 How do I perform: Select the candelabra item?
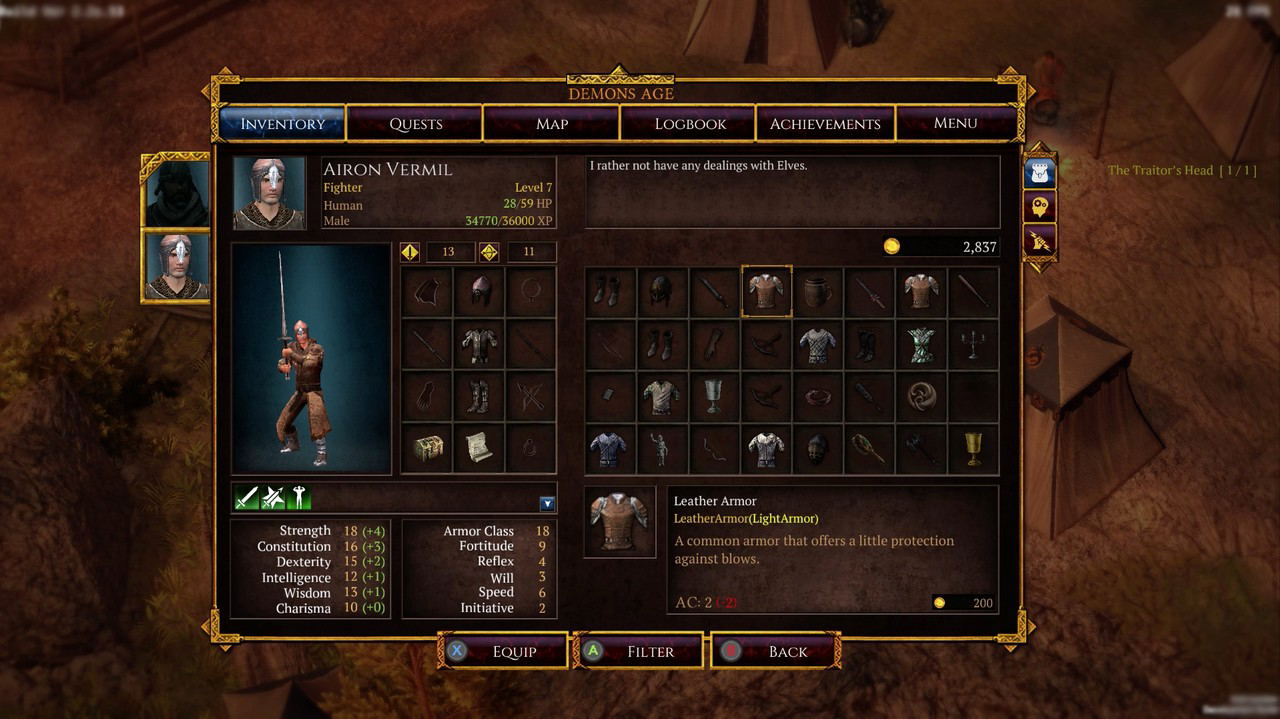[x=973, y=345]
